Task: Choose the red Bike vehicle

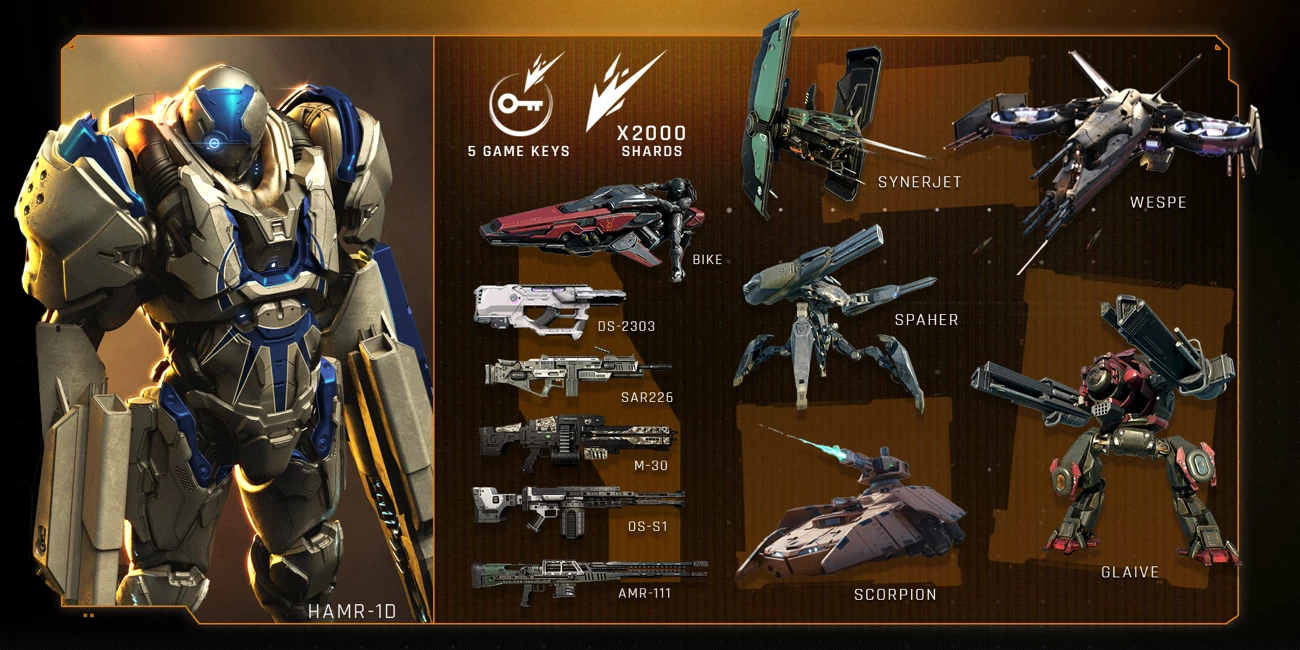Action: point(590,225)
